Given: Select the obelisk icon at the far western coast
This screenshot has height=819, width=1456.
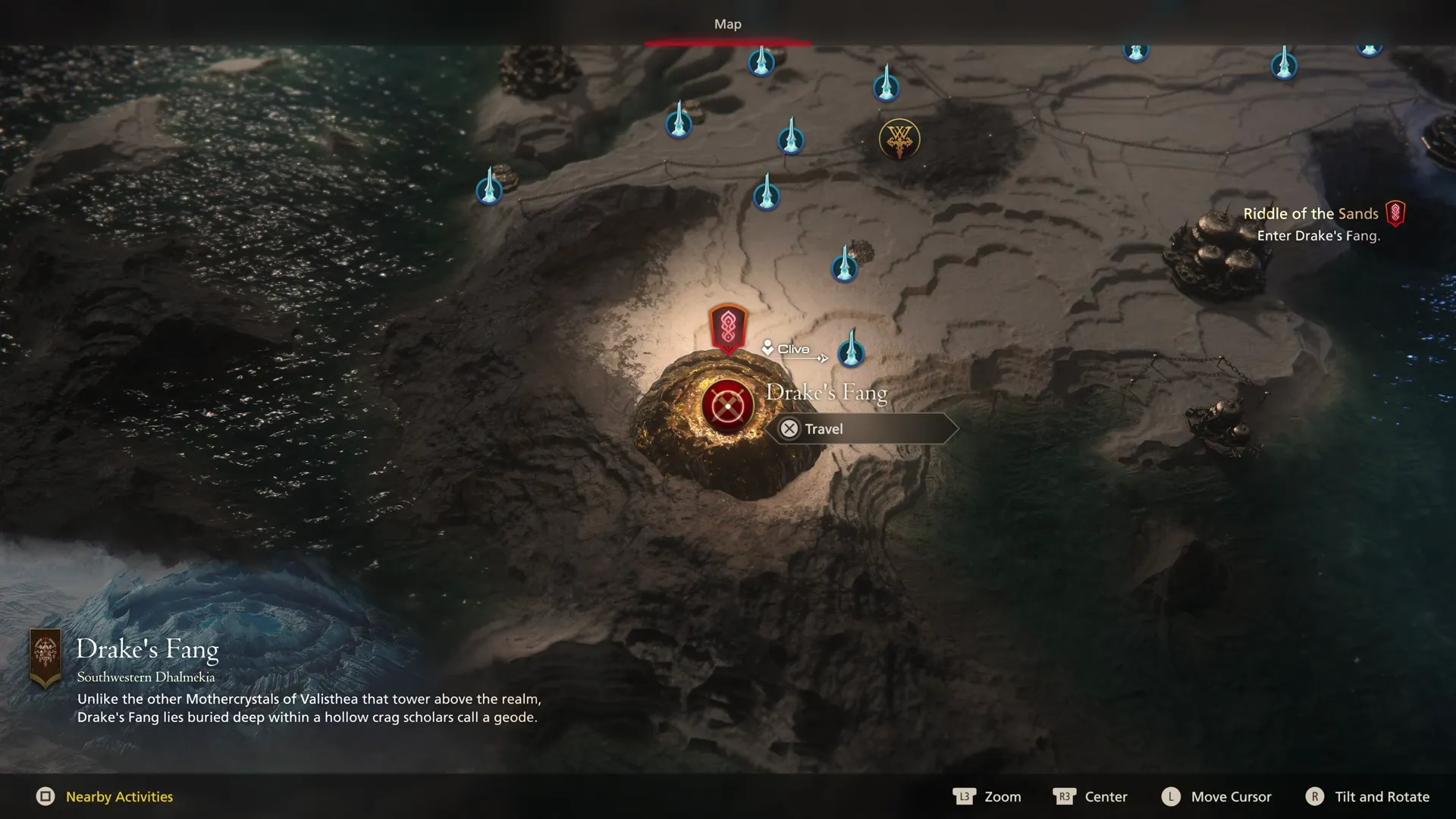Looking at the screenshot, I should 489,190.
